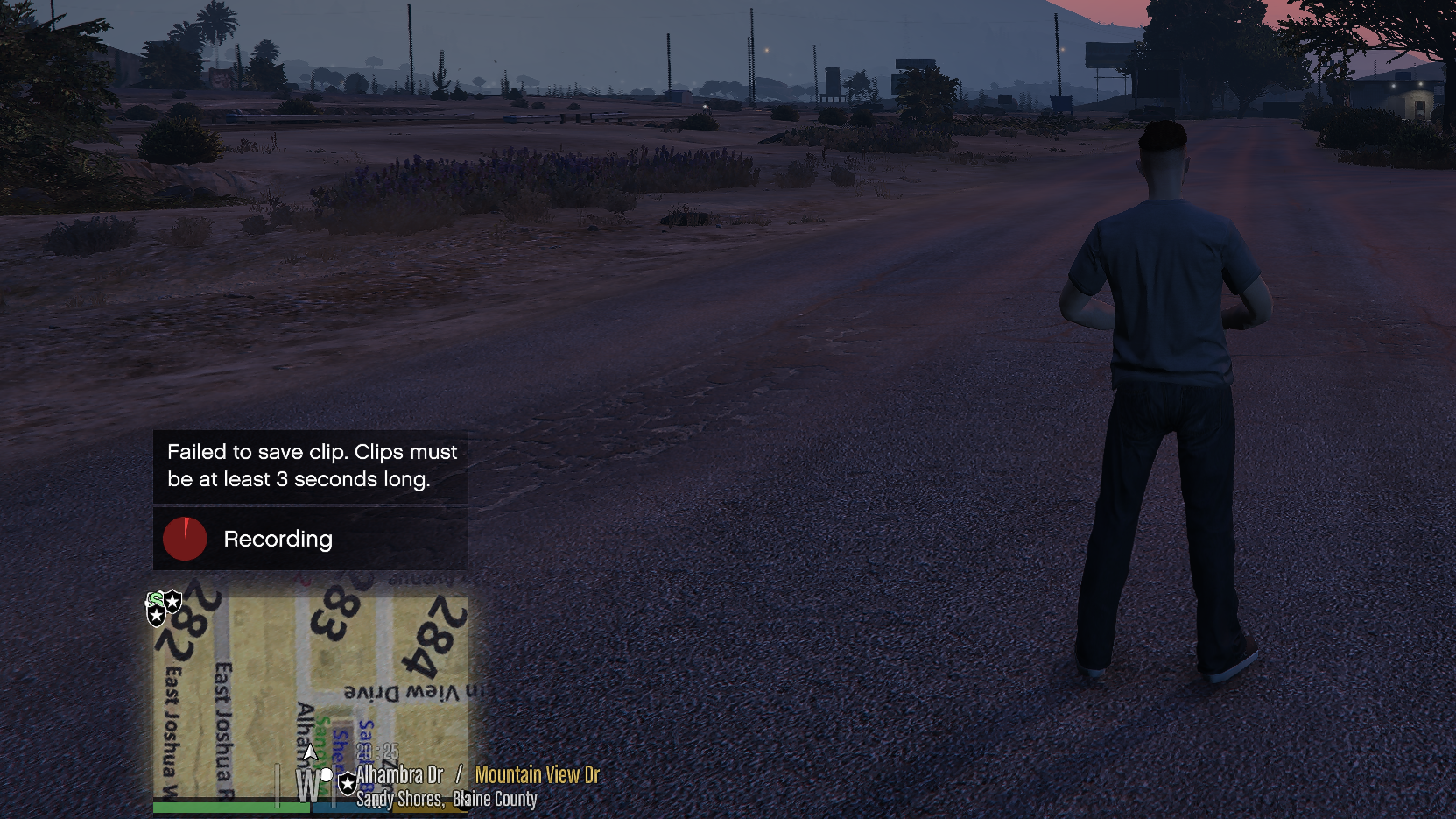Select the green S blip on the minimap corner
1456x819 pixels.
156,599
